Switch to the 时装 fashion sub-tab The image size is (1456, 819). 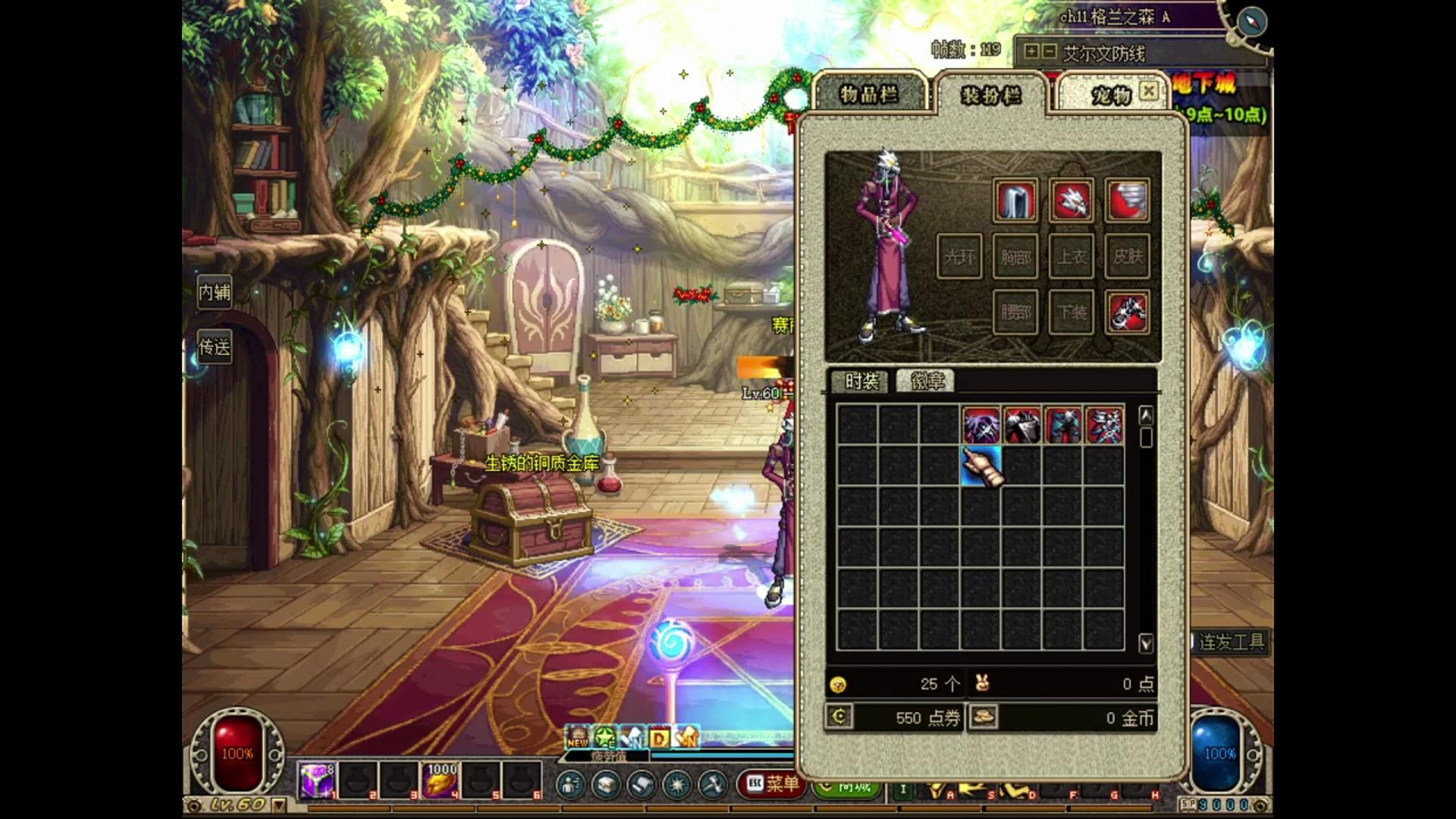point(861,381)
